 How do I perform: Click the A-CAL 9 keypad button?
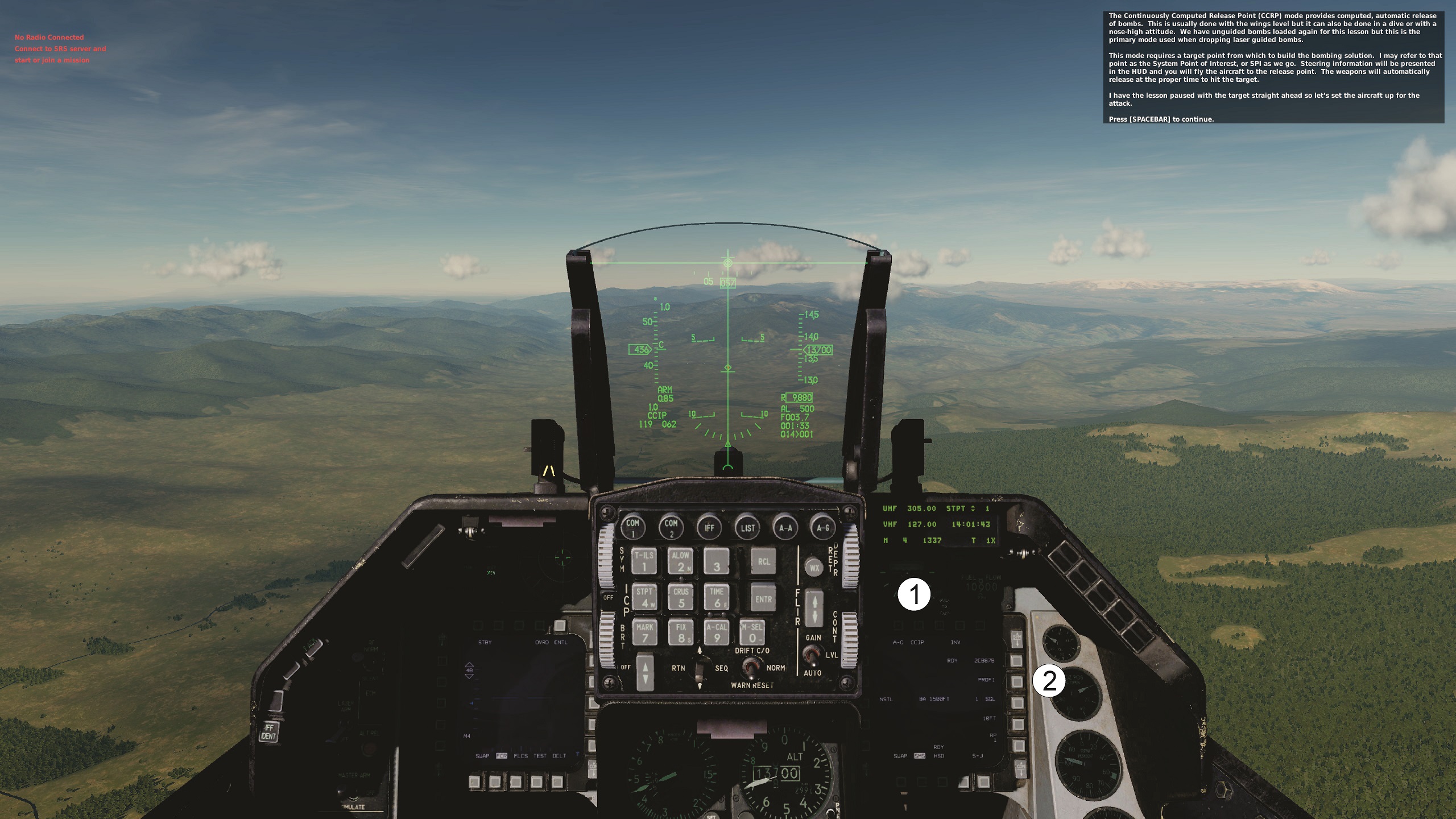click(717, 632)
